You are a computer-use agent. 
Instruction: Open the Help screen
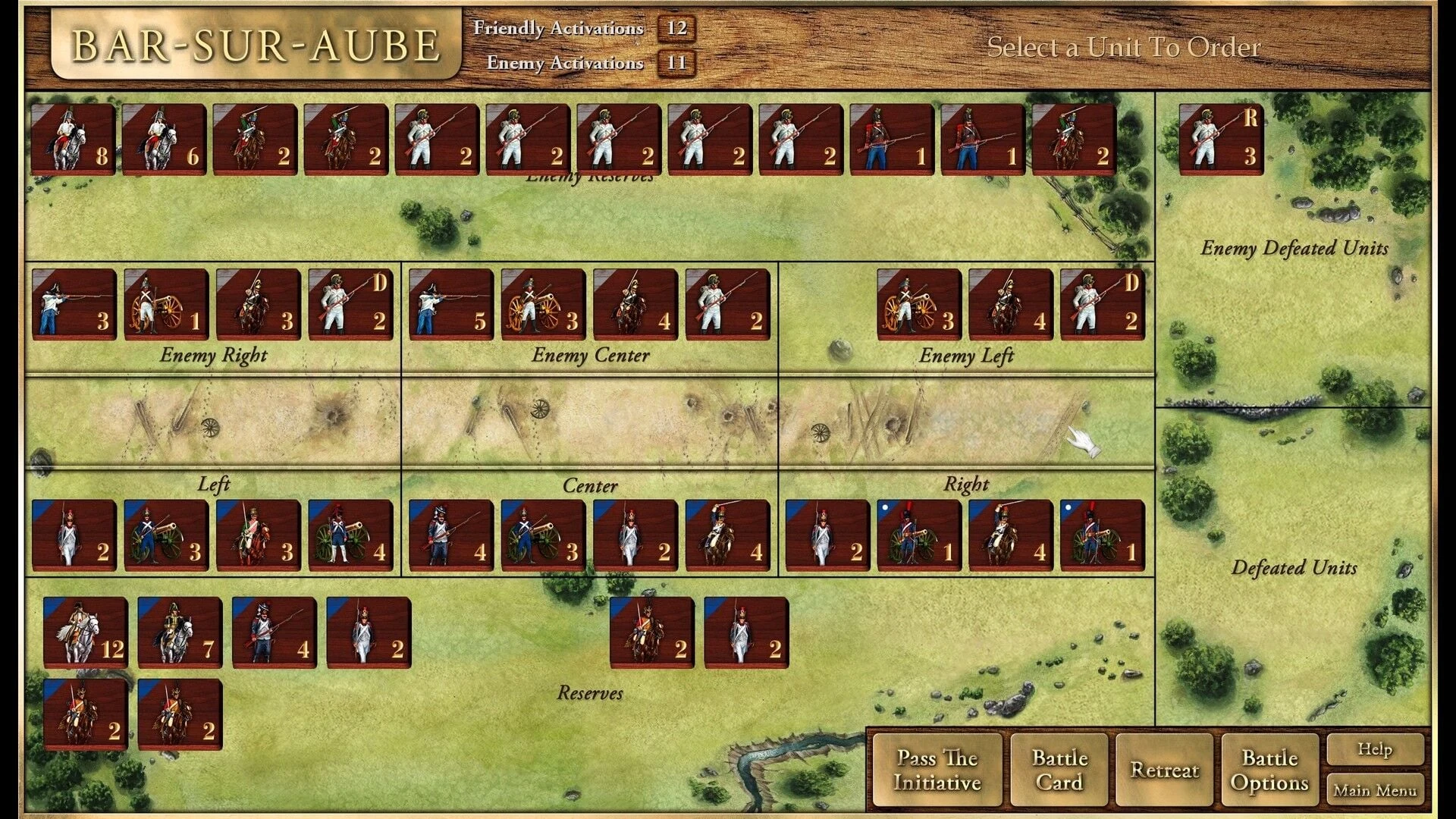click(x=1376, y=749)
